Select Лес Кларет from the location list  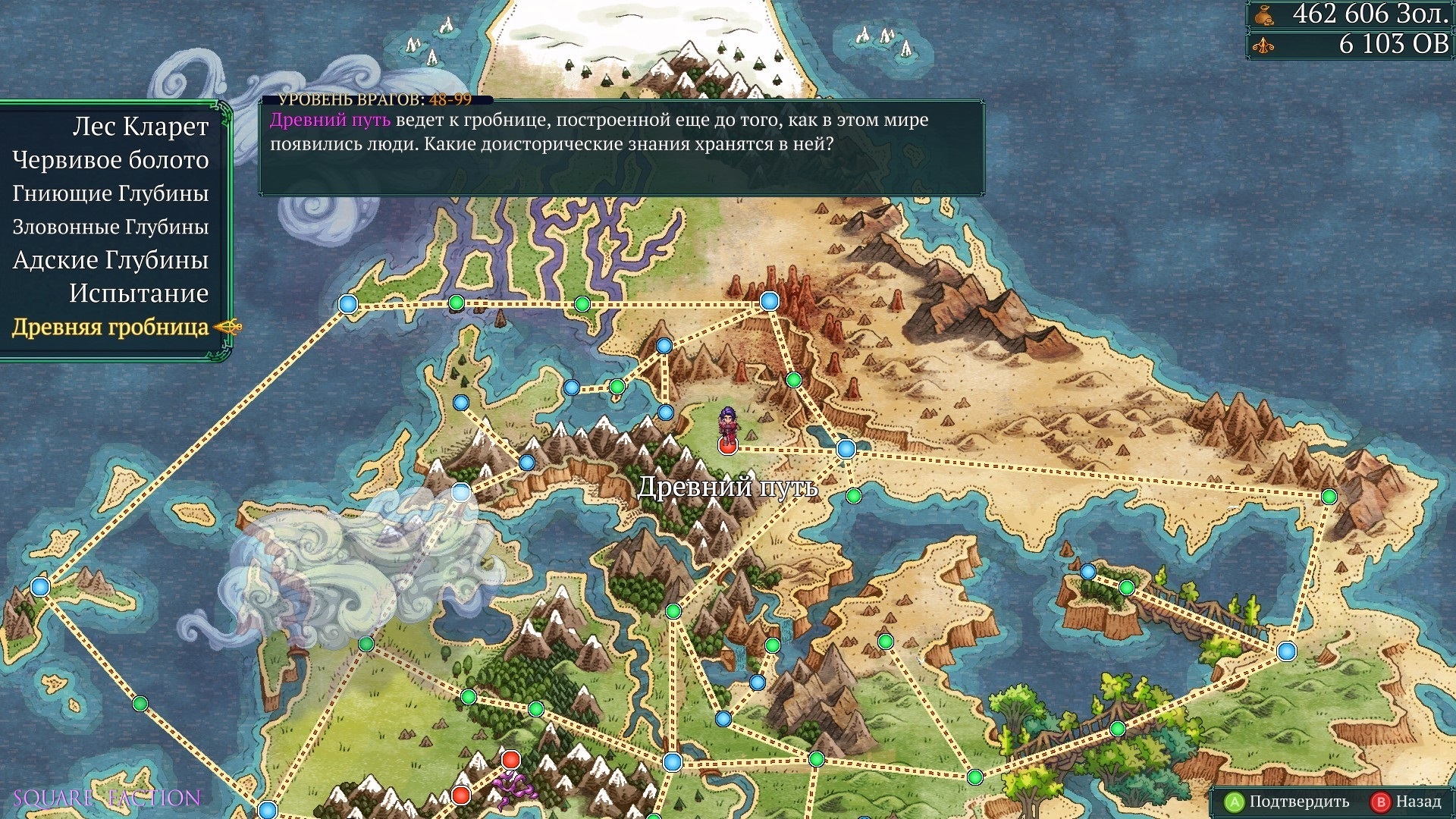140,127
